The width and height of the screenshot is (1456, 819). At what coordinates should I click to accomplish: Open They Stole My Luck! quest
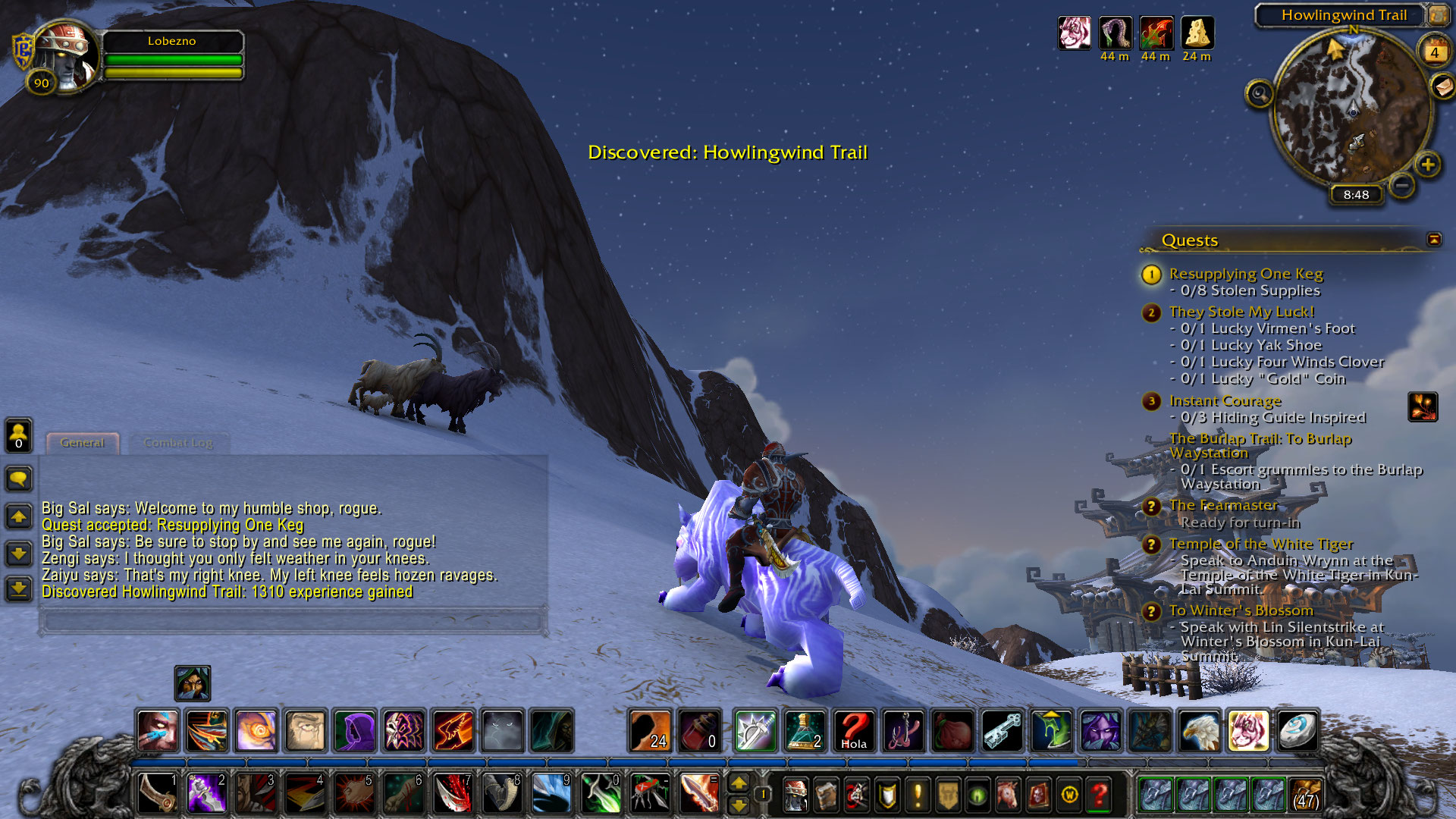[1241, 312]
